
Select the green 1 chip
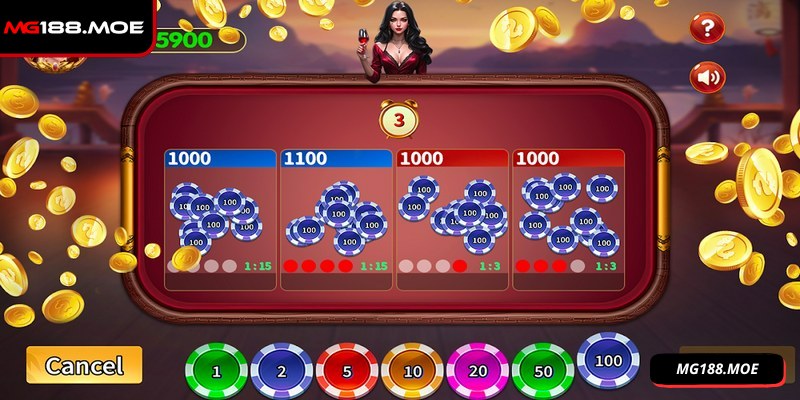tap(217, 370)
